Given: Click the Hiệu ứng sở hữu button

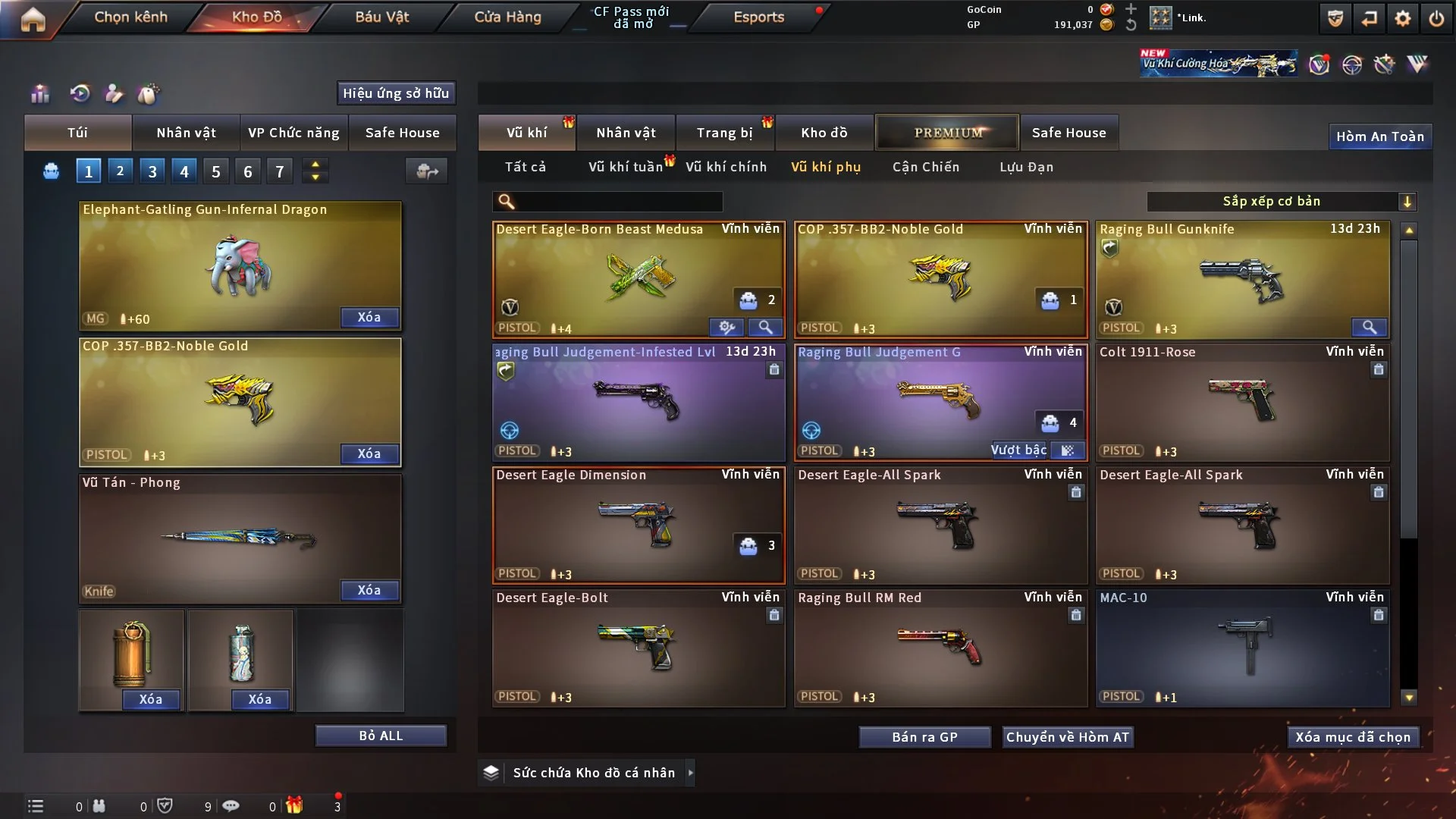Looking at the screenshot, I should coord(396,93).
